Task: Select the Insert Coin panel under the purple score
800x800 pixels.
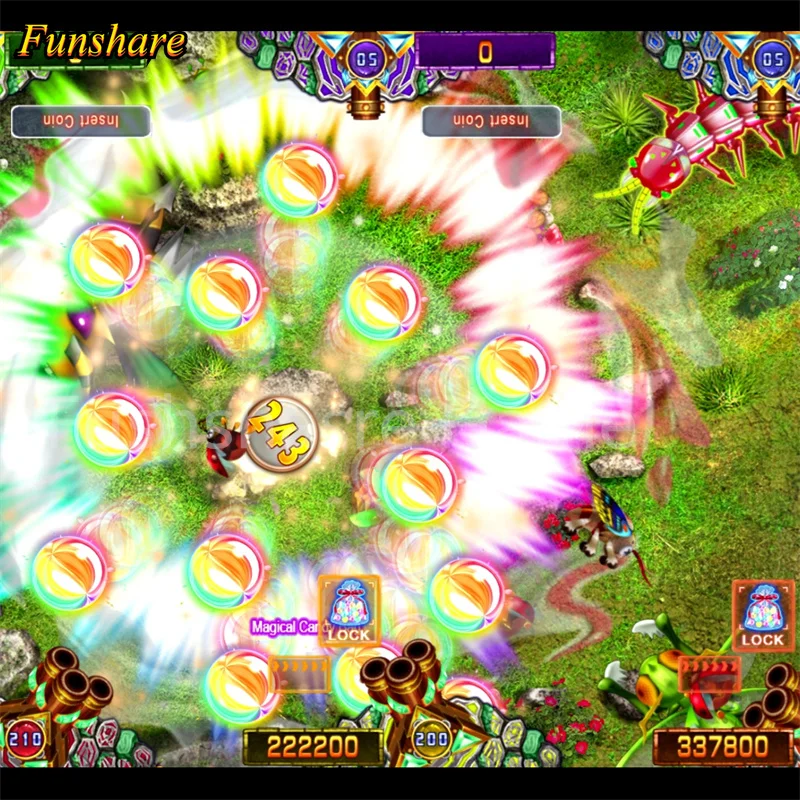Action: 491,121
